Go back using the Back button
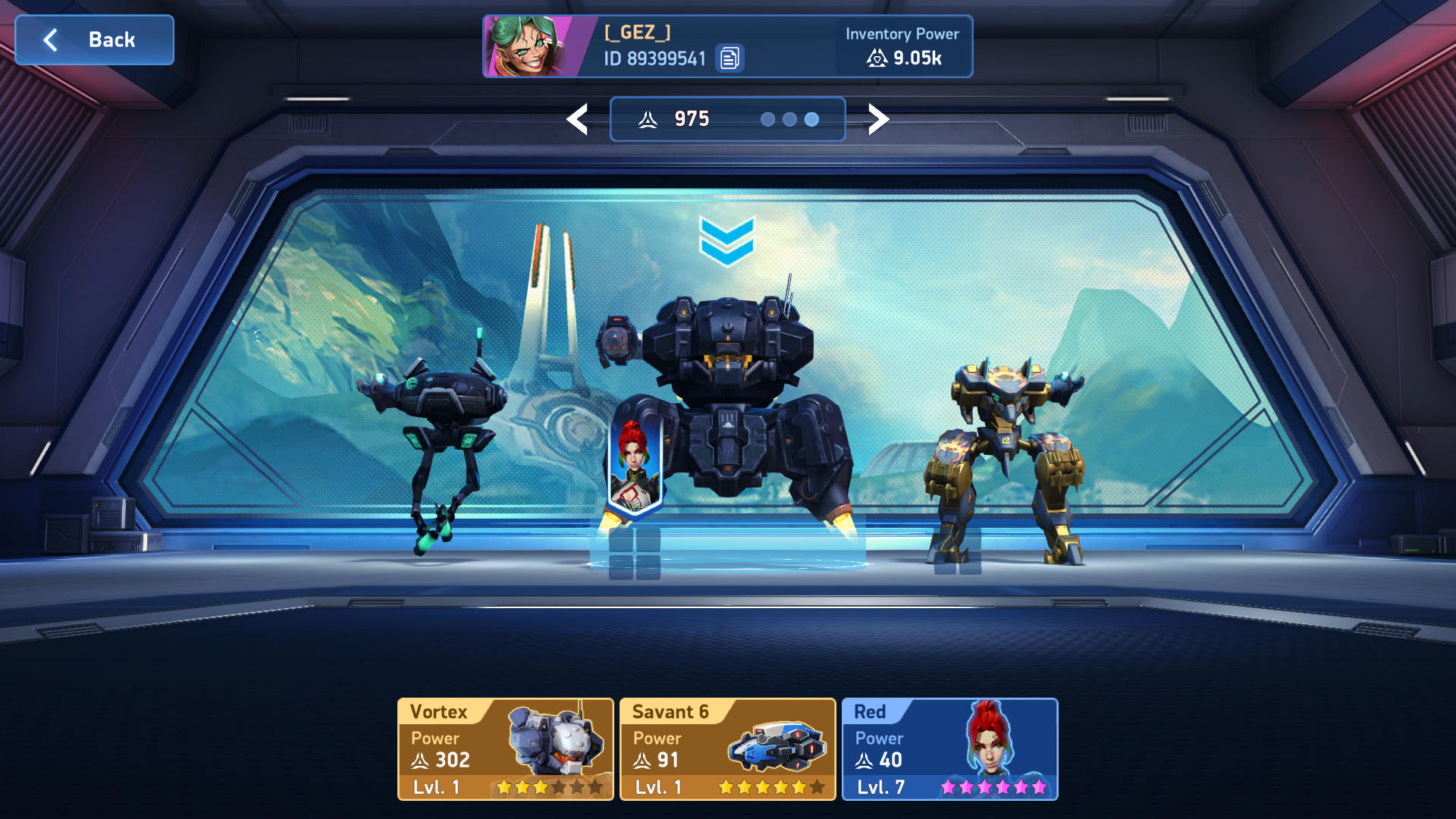 pos(95,40)
